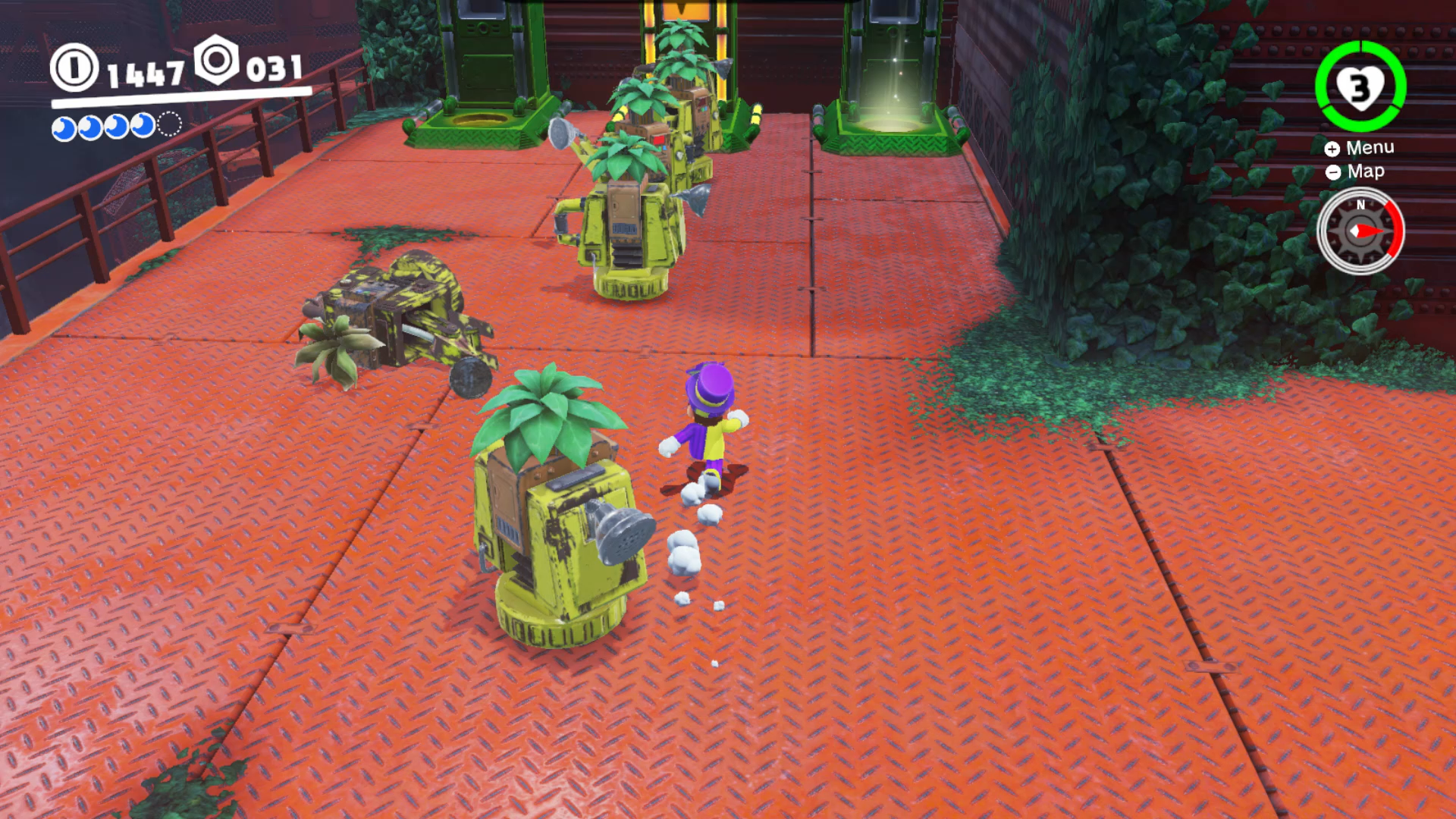Click the compass pointing north

click(x=1361, y=232)
